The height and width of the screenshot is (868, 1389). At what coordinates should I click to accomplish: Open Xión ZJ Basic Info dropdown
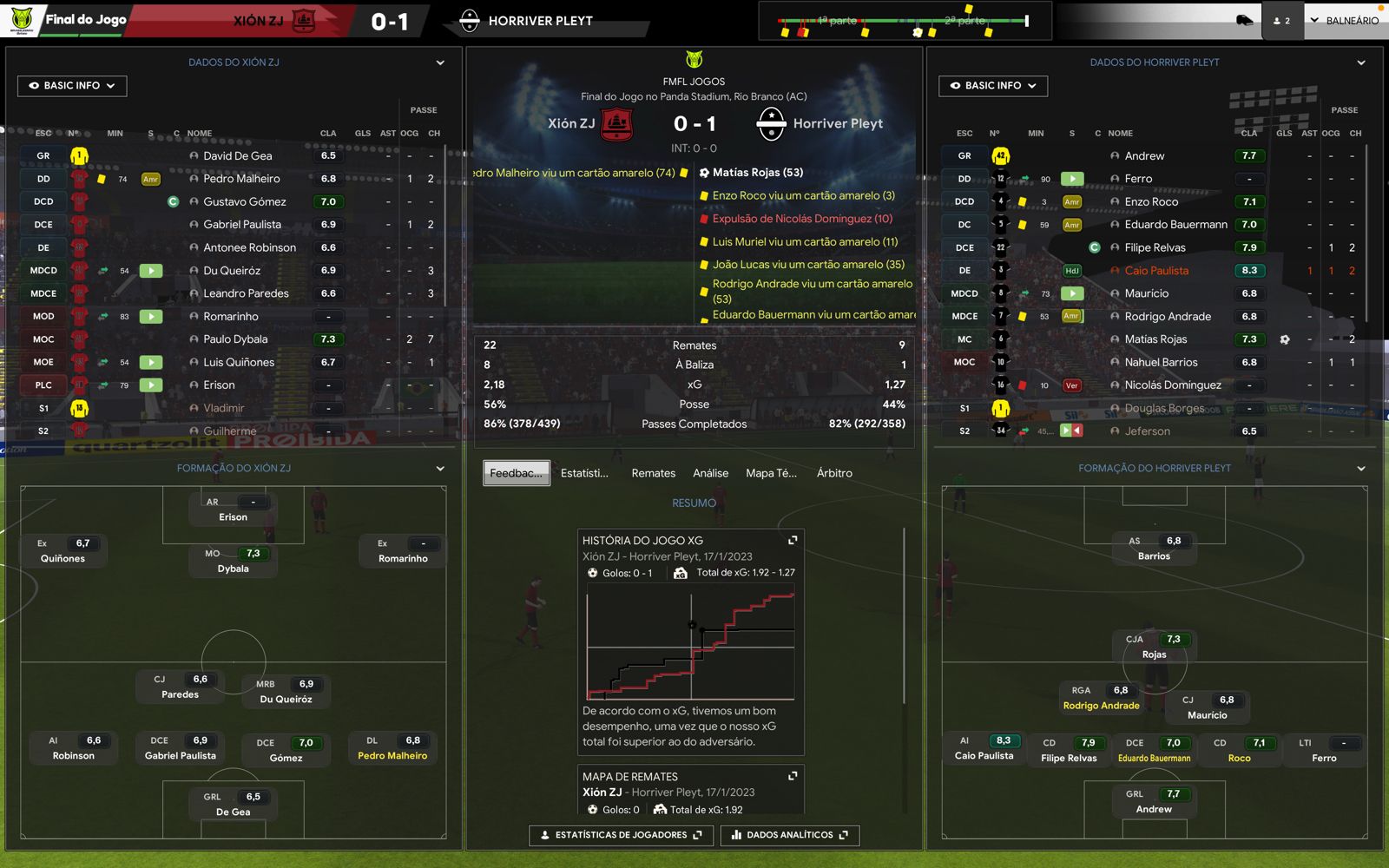[72, 86]
